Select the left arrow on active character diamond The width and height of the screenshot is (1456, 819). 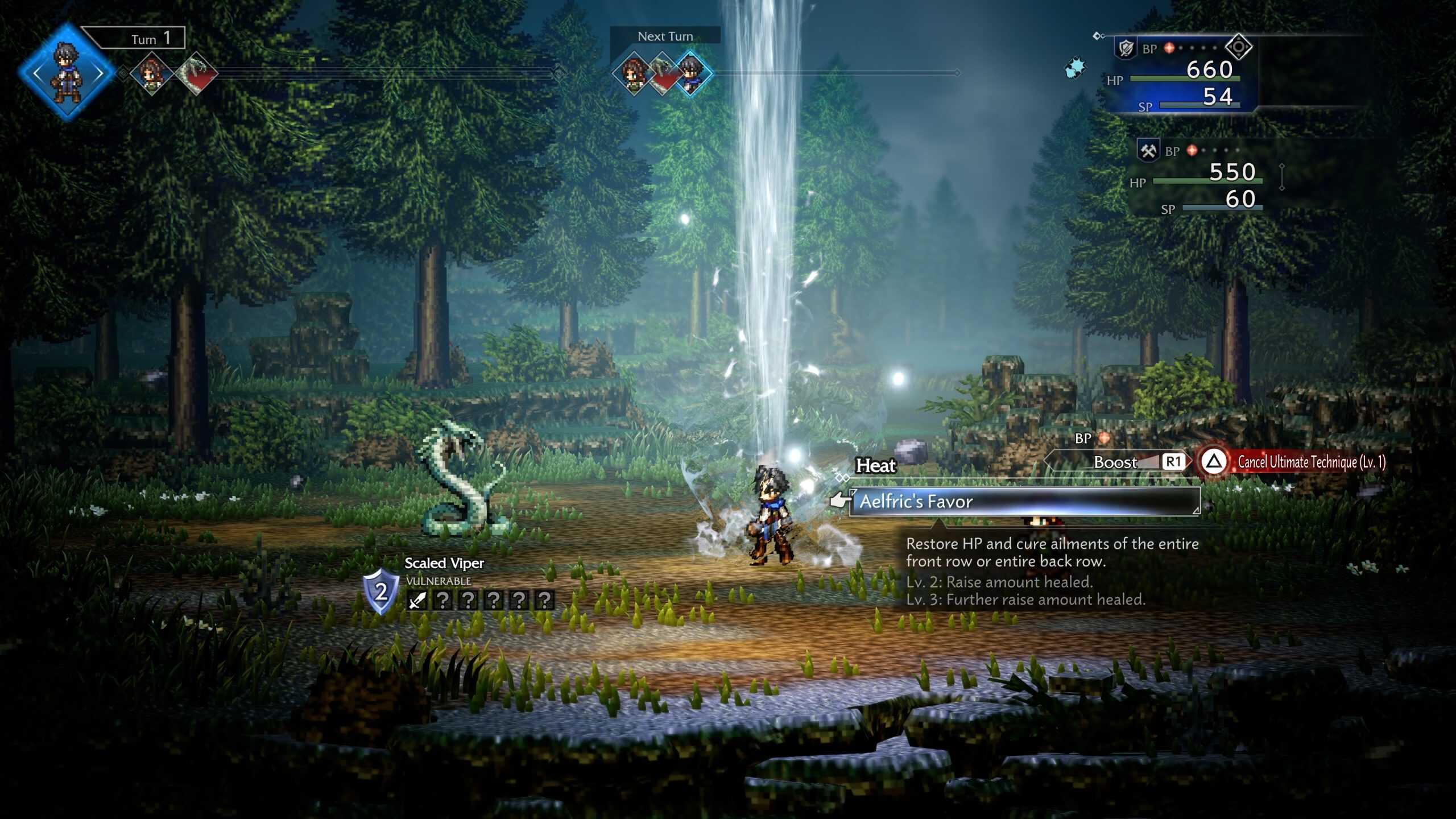[x=38, y=73]
